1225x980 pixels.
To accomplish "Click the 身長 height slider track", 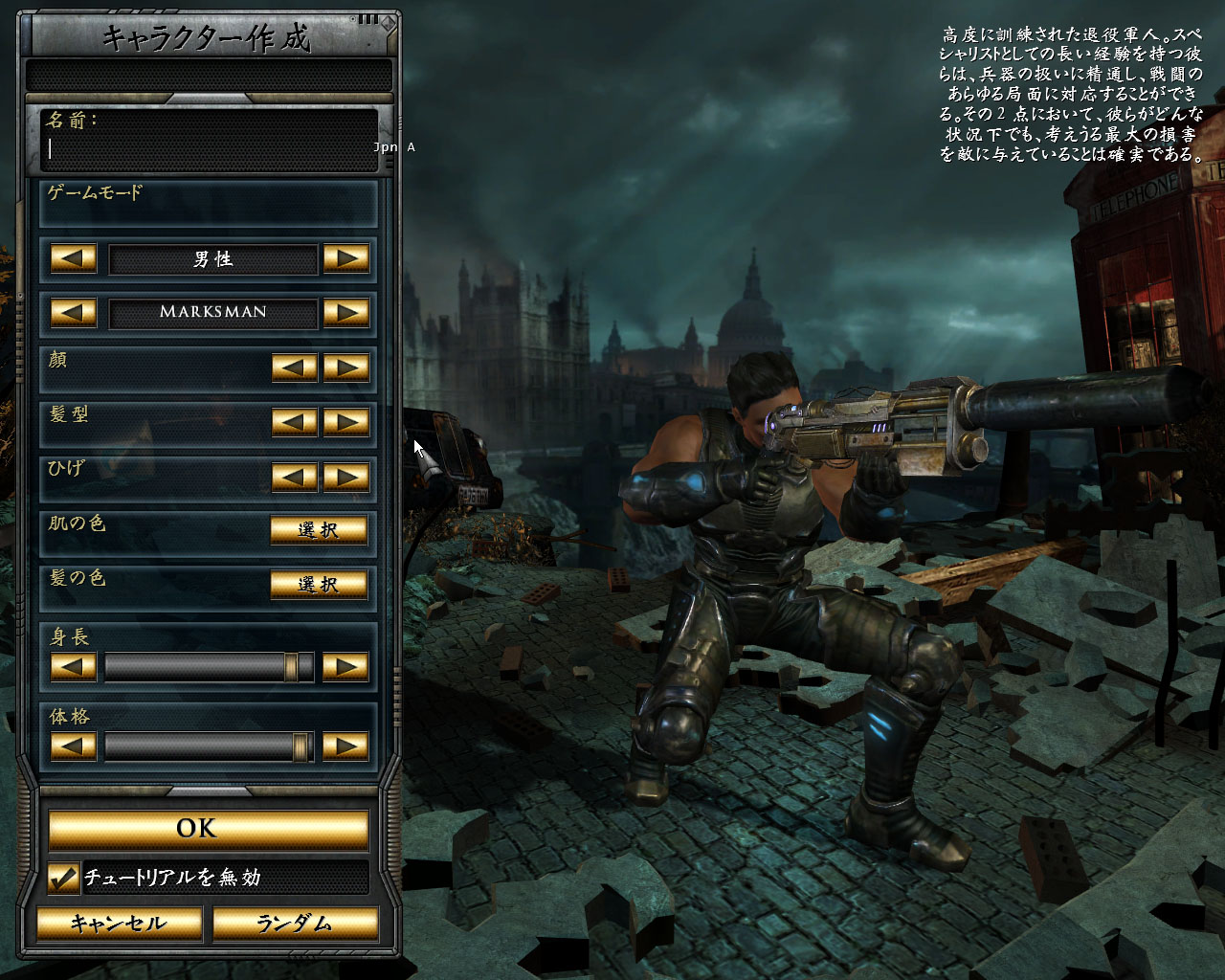I will (209, 667).
